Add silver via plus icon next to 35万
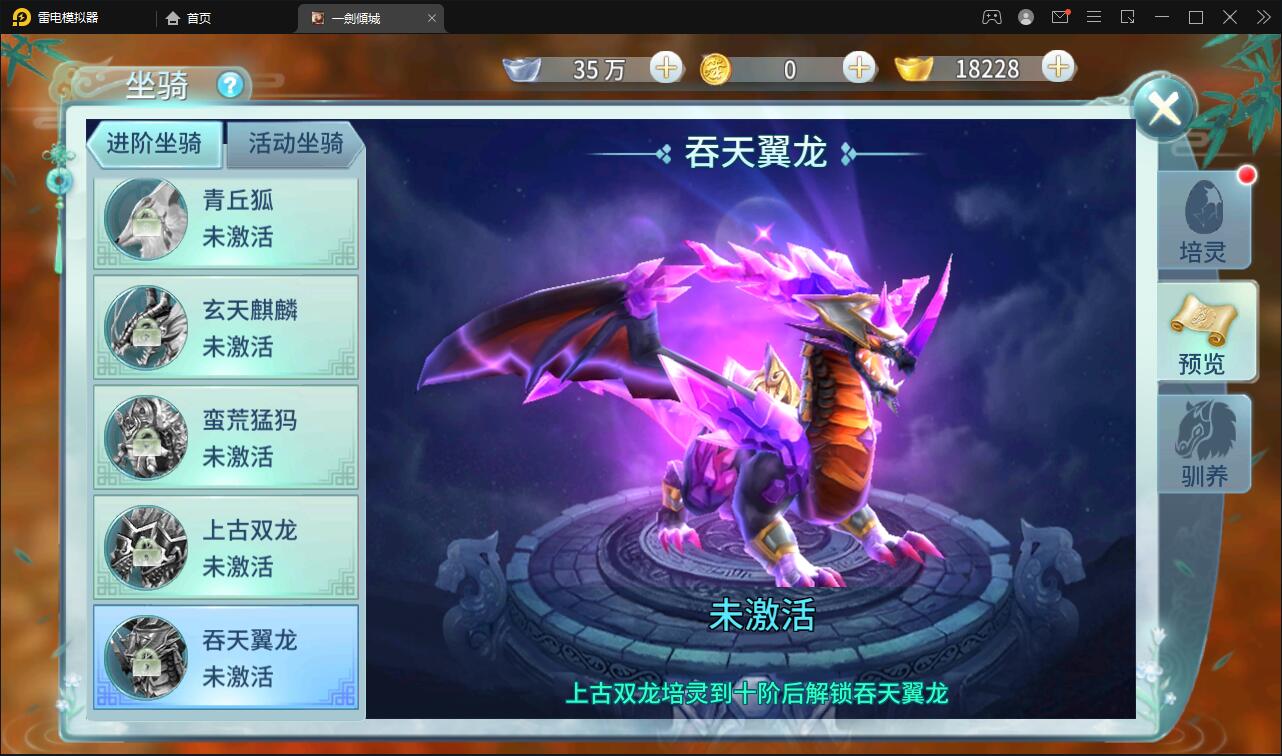The height and width of the screenshot is (756, 1282). tap(665, 68)
